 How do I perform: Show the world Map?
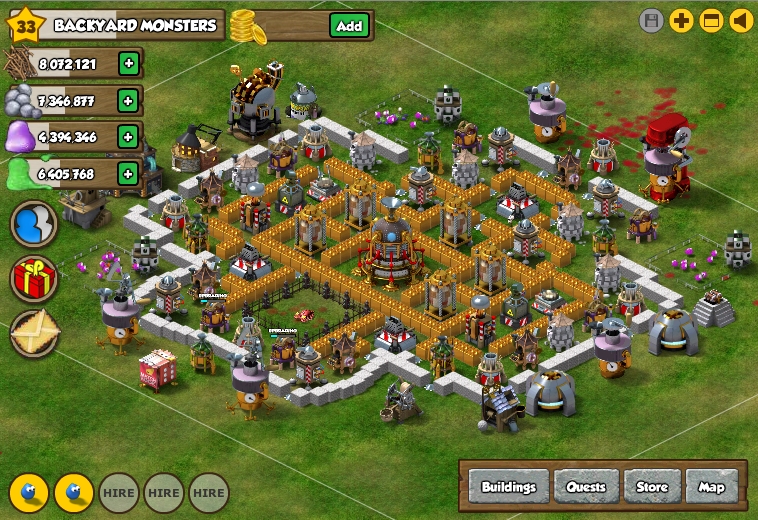pyautogui.click(x=711, y=487)
